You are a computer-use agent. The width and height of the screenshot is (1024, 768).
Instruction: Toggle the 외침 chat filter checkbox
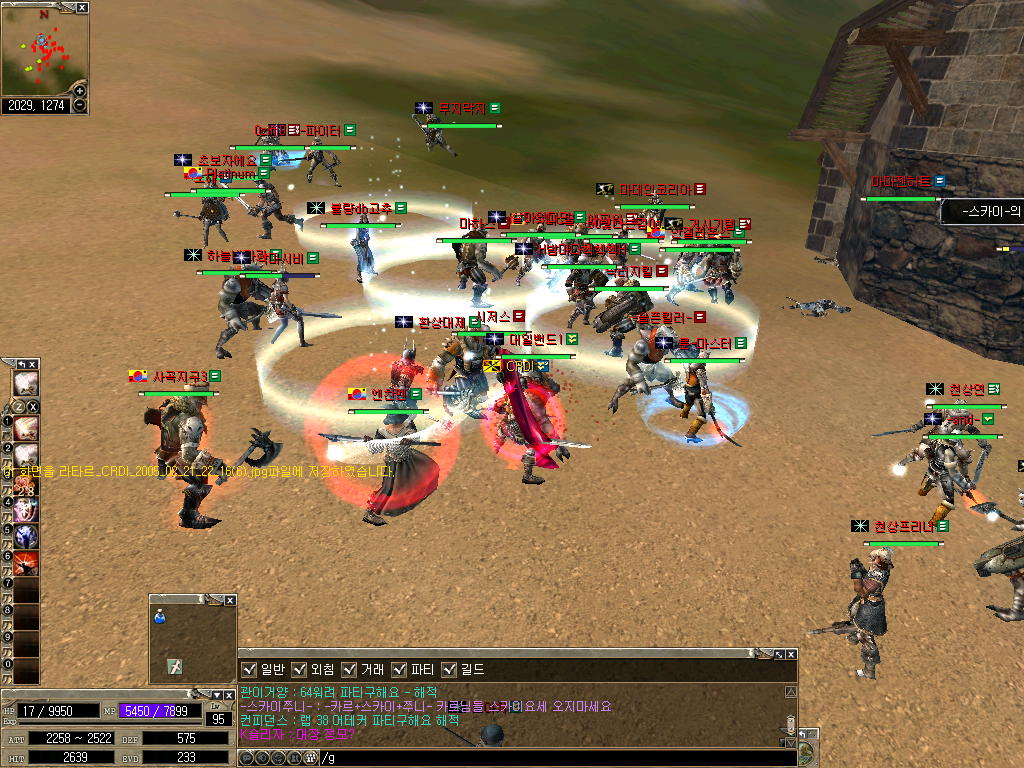(300, 669)
